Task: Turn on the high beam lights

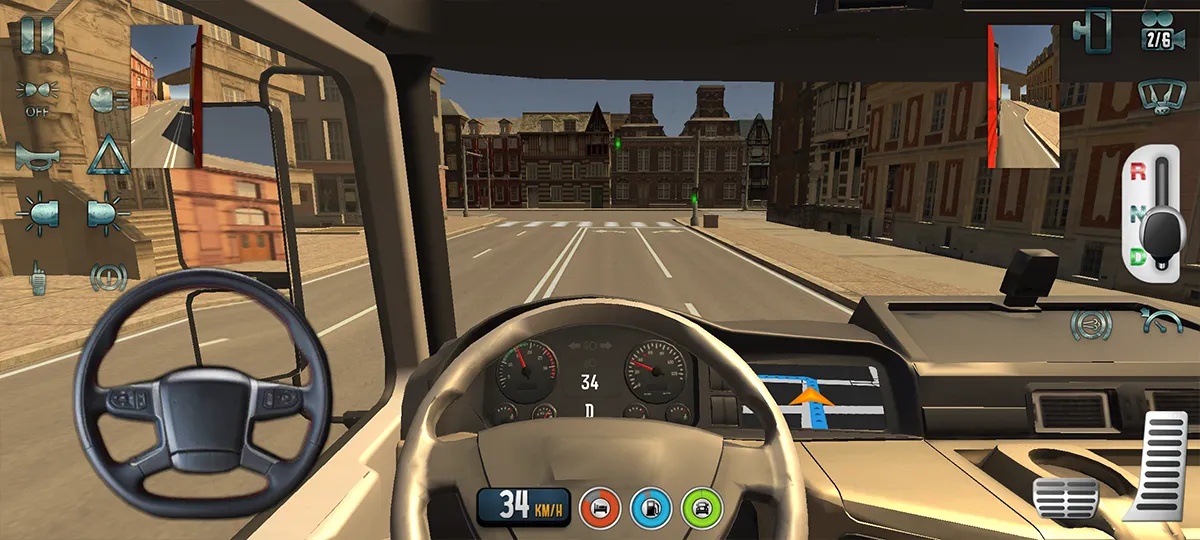Action: point(107,98)
